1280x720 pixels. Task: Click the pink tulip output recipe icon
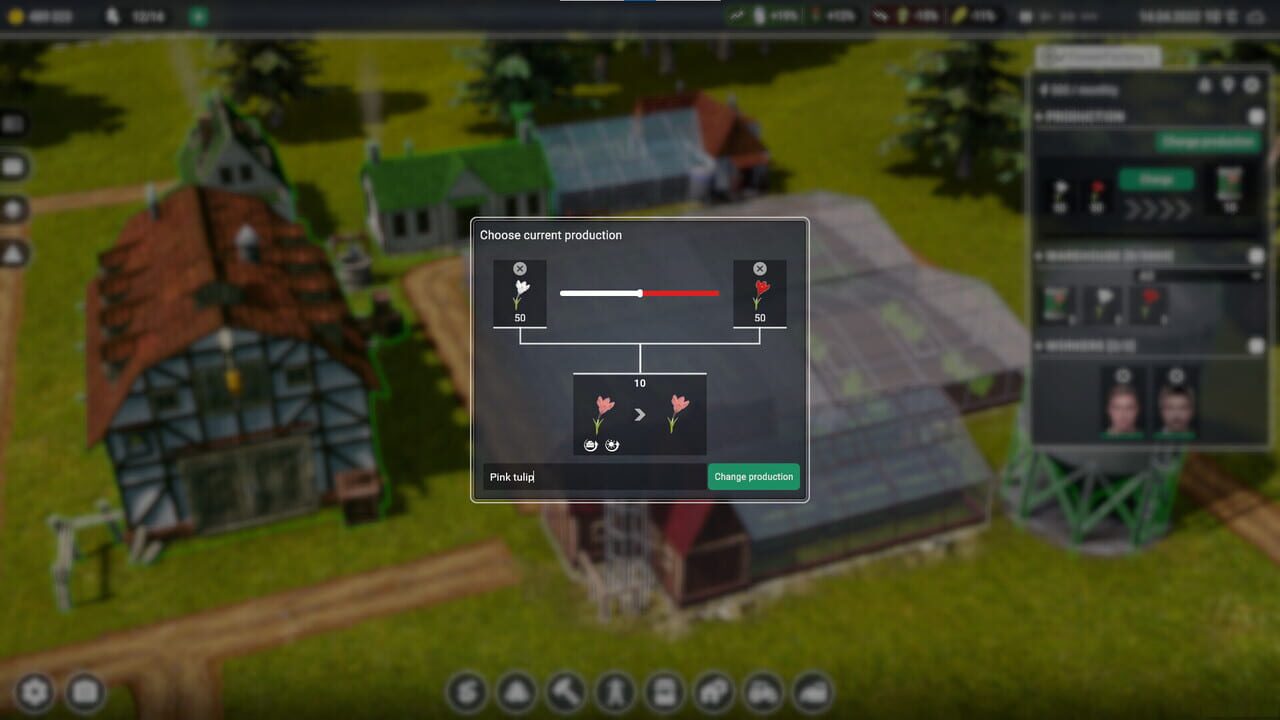click(640, 415)
